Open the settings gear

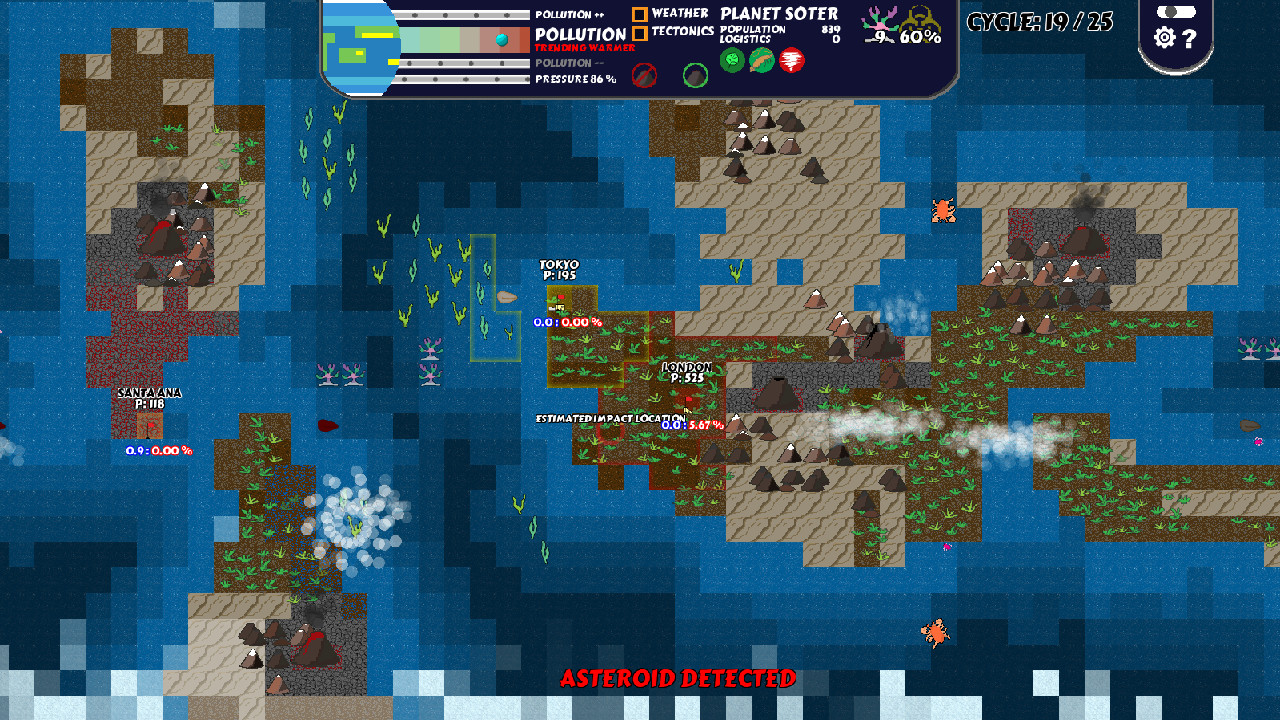[1164, 38]
